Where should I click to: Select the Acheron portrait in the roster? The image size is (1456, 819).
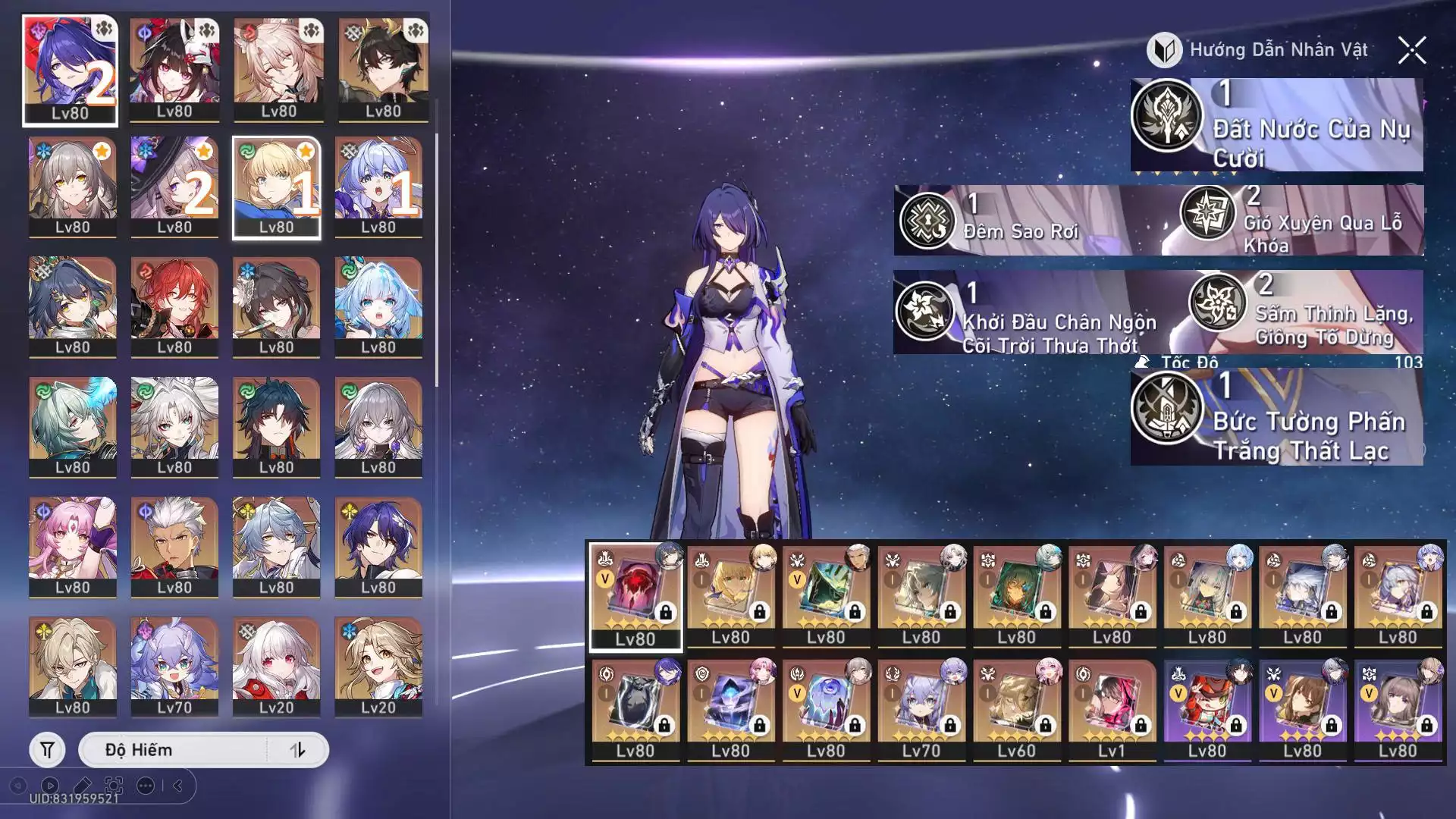(x=70, y=69)
